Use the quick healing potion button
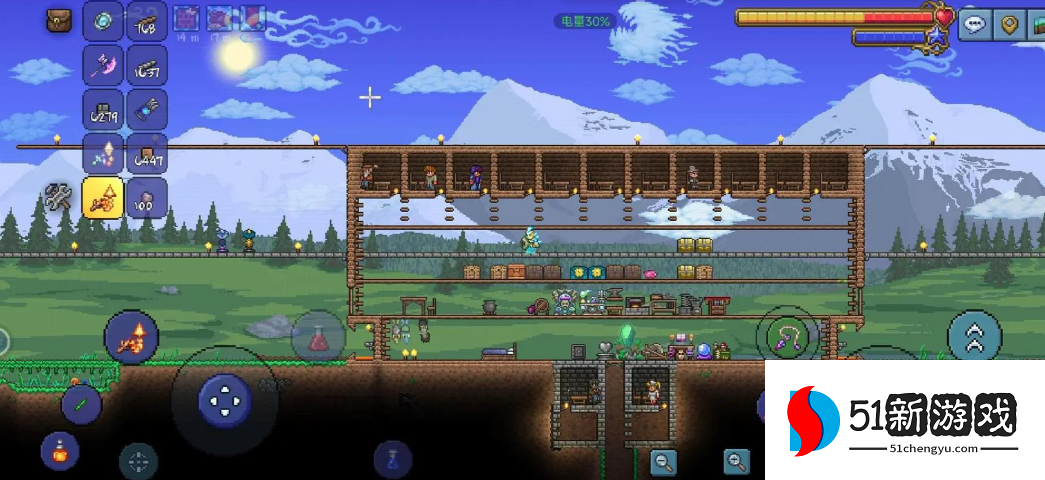 pyautogui.click(x=318, y=337)
